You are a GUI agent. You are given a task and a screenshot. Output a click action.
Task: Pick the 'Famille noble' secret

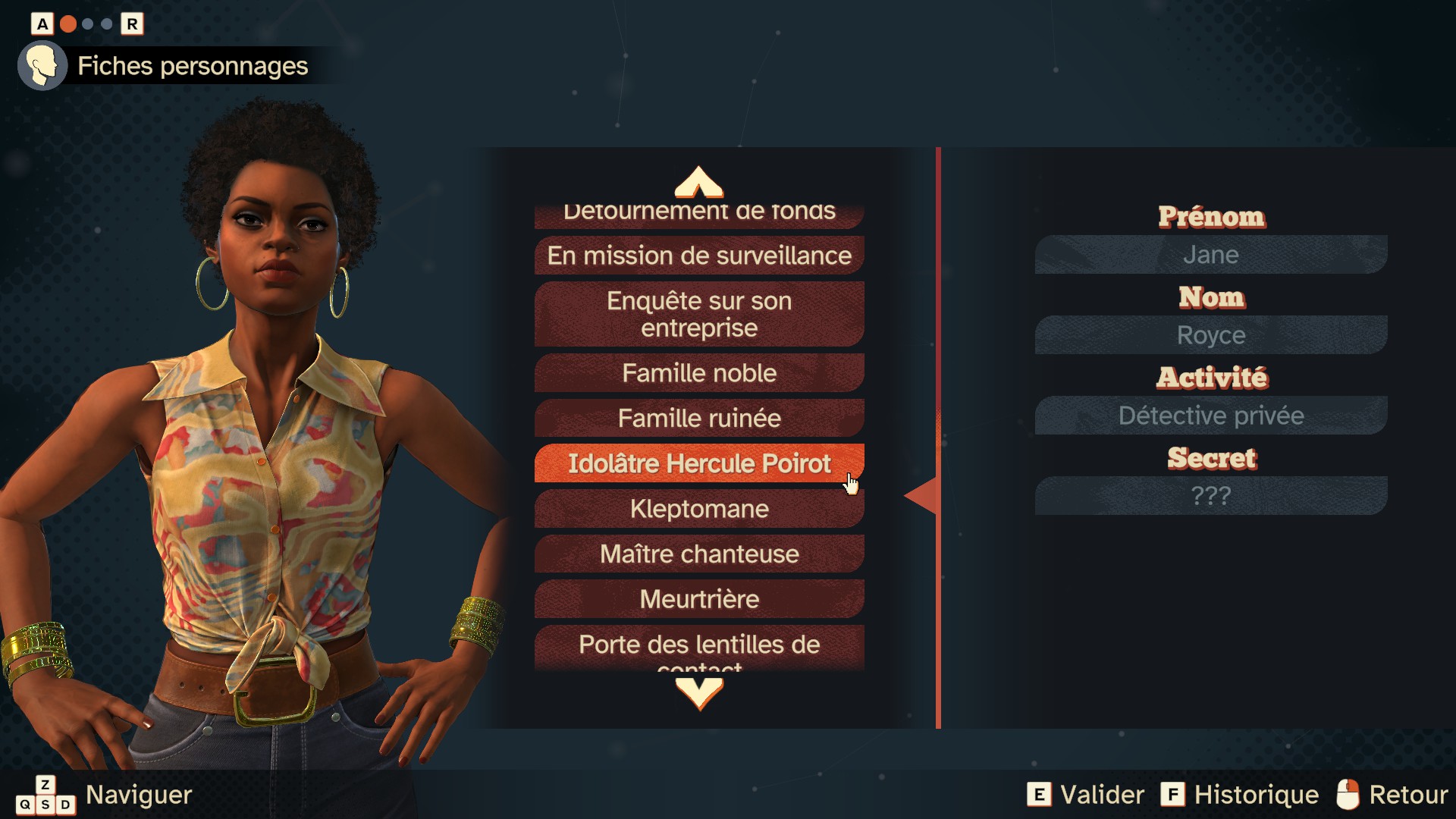click(698, 373)
